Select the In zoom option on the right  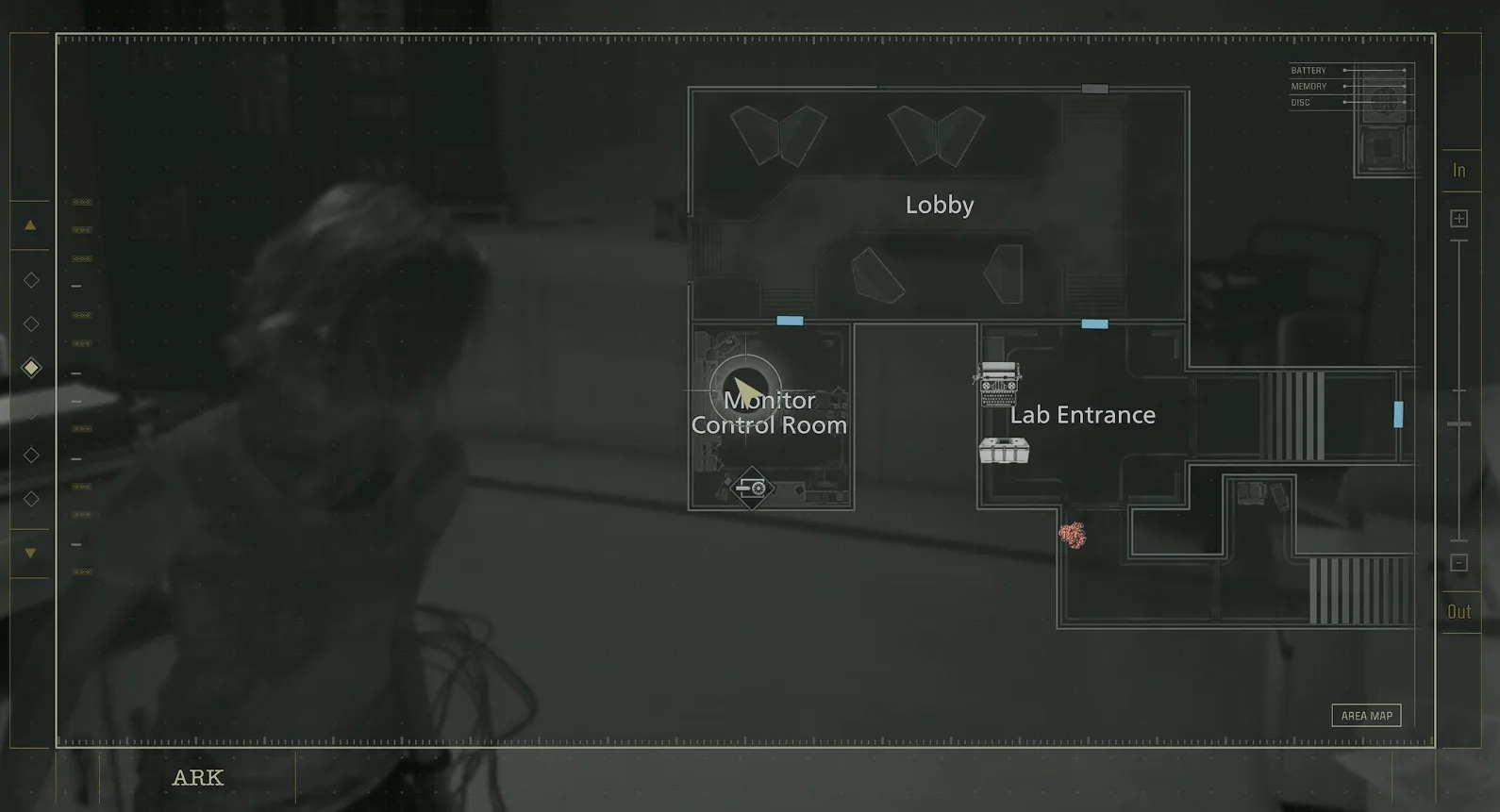tap(1458, 171)
